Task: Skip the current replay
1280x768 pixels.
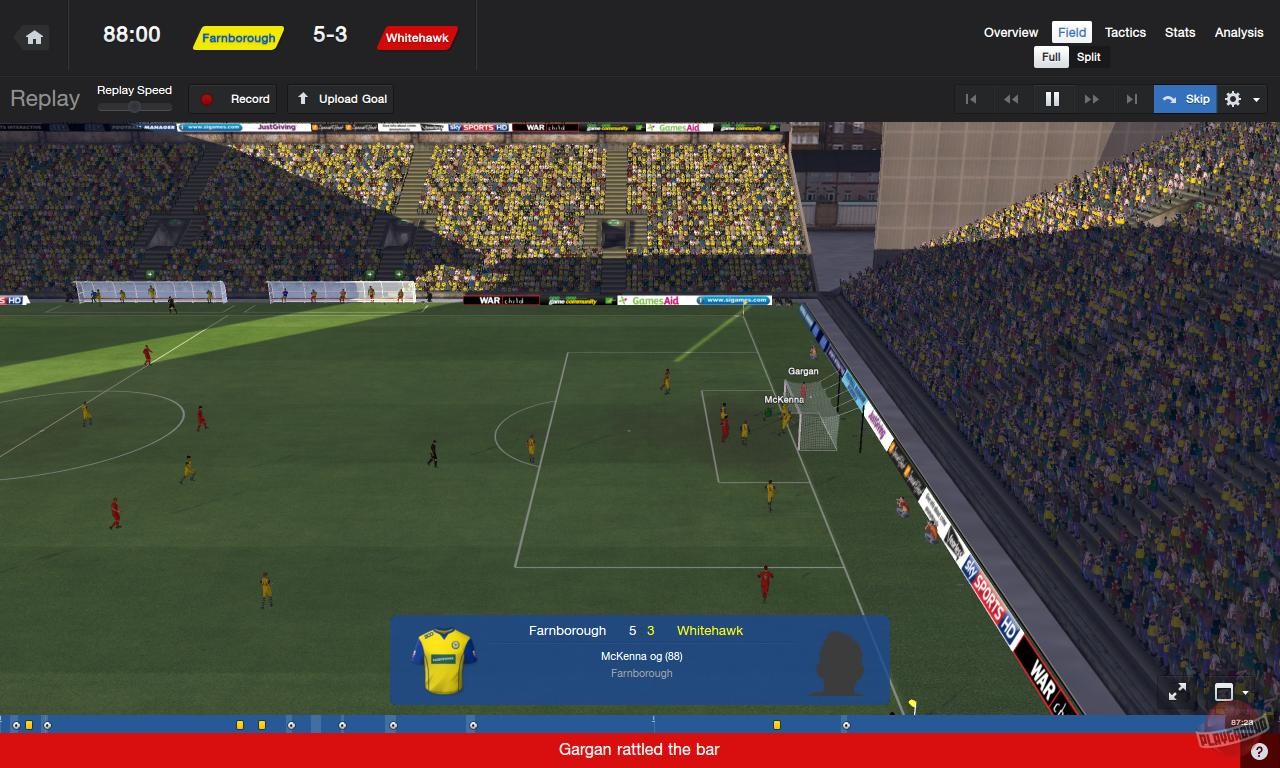Action: pyautogui.click(x=1185, y=99)
